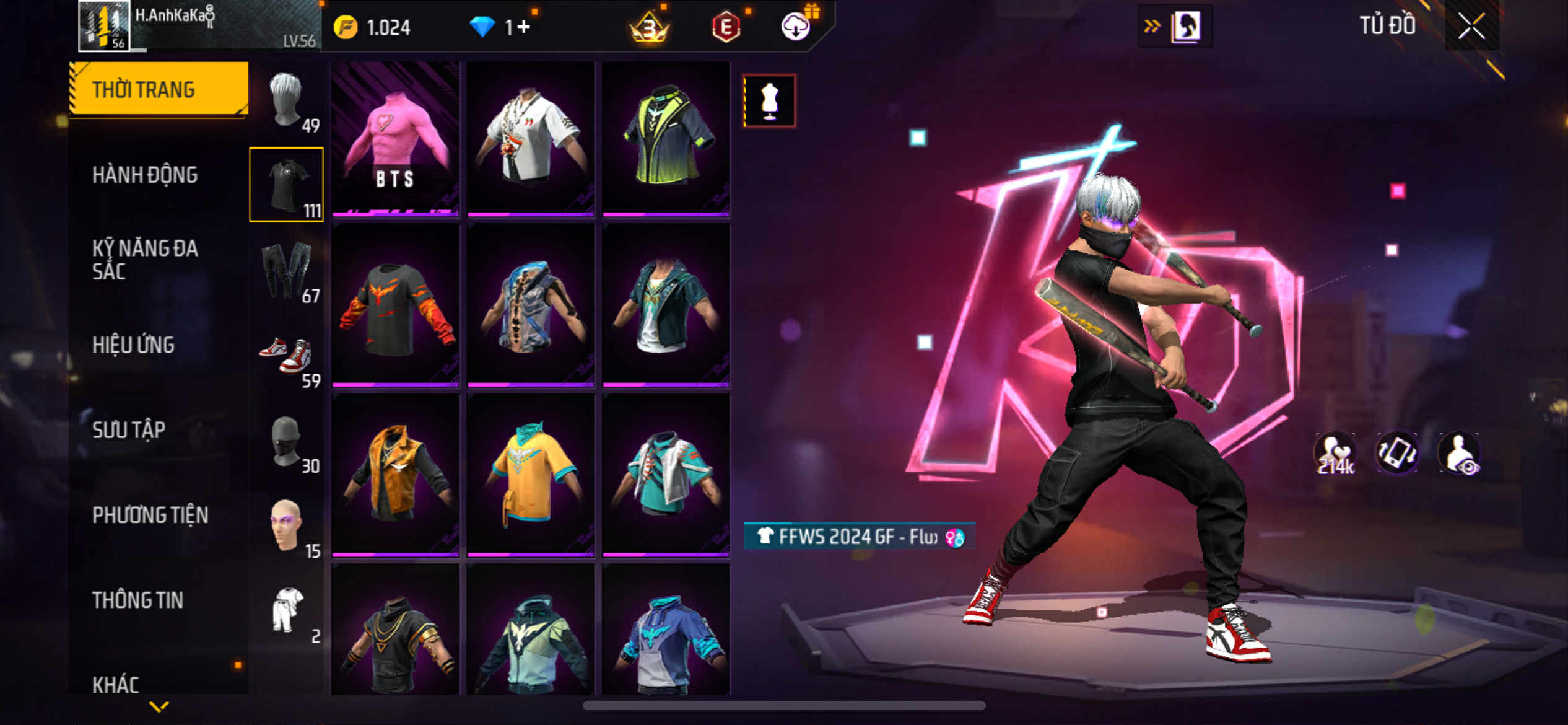
Task: Select the pants category with 67 items
Action: (286, 271)
